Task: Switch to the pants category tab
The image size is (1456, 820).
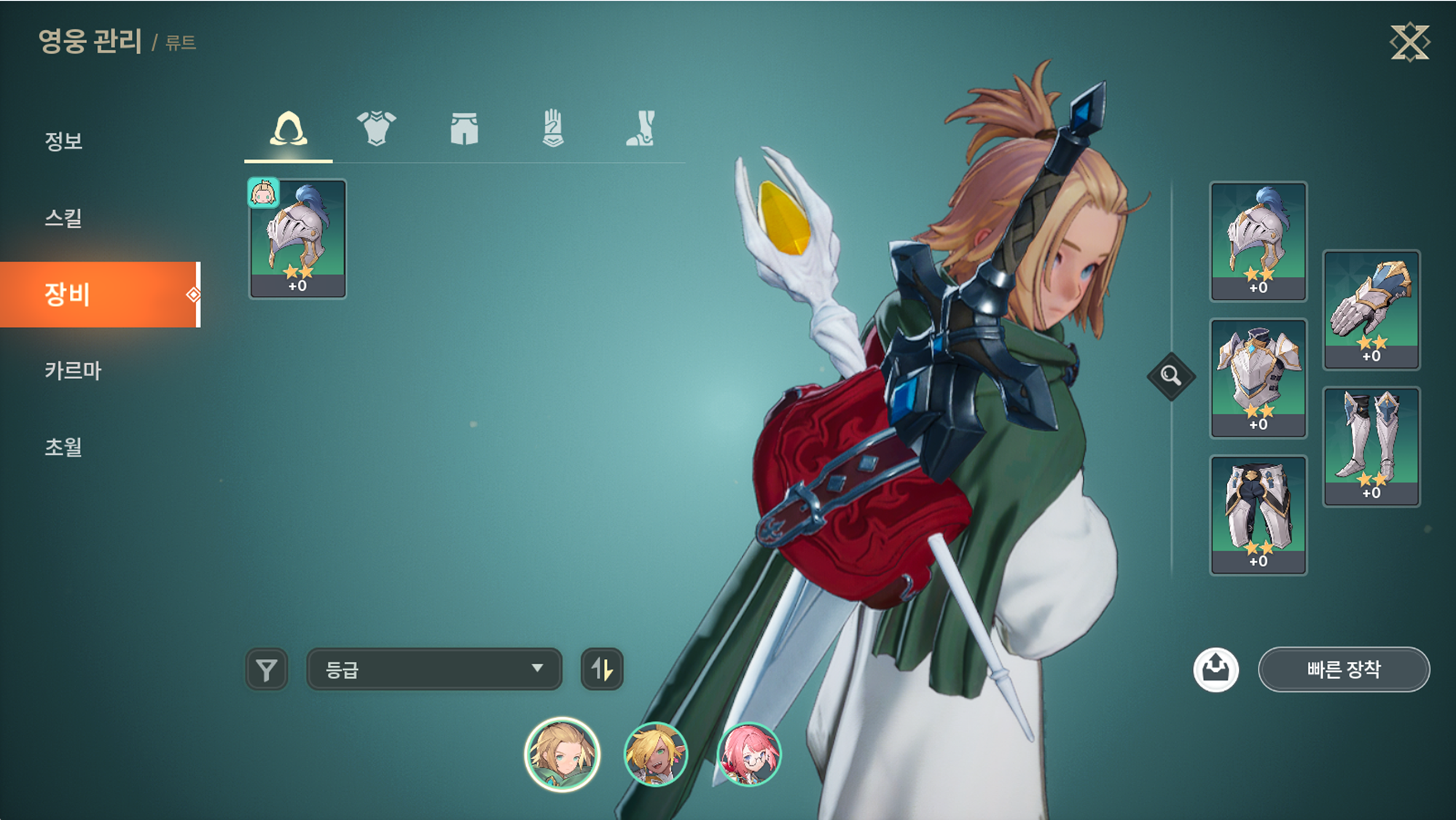Action: pos(464,130)
